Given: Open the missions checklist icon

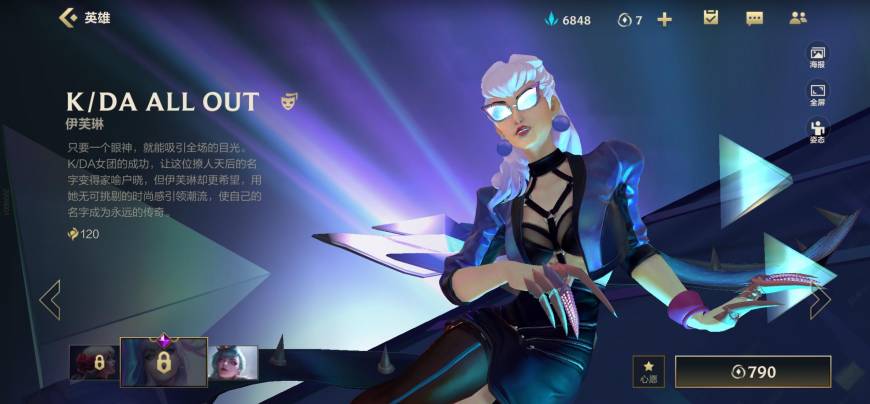Looking at the screenshot, I should [711, 18].
